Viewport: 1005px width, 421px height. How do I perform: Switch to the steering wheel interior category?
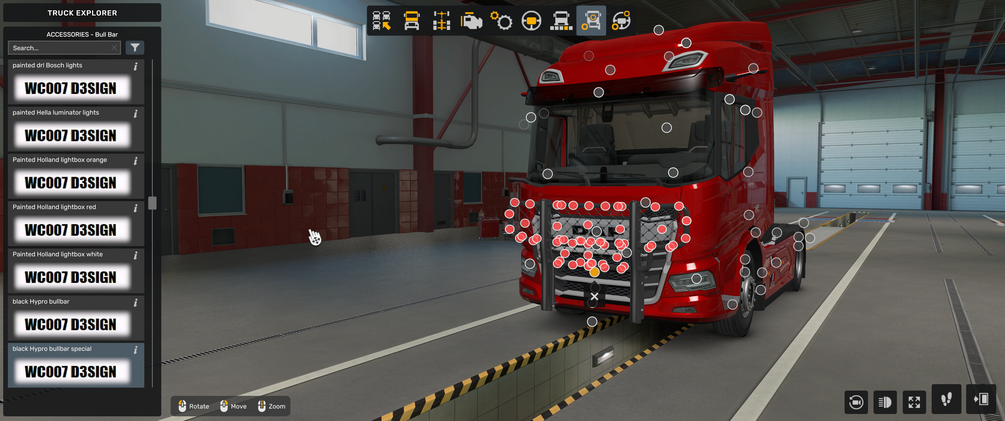tap(531, 20)
